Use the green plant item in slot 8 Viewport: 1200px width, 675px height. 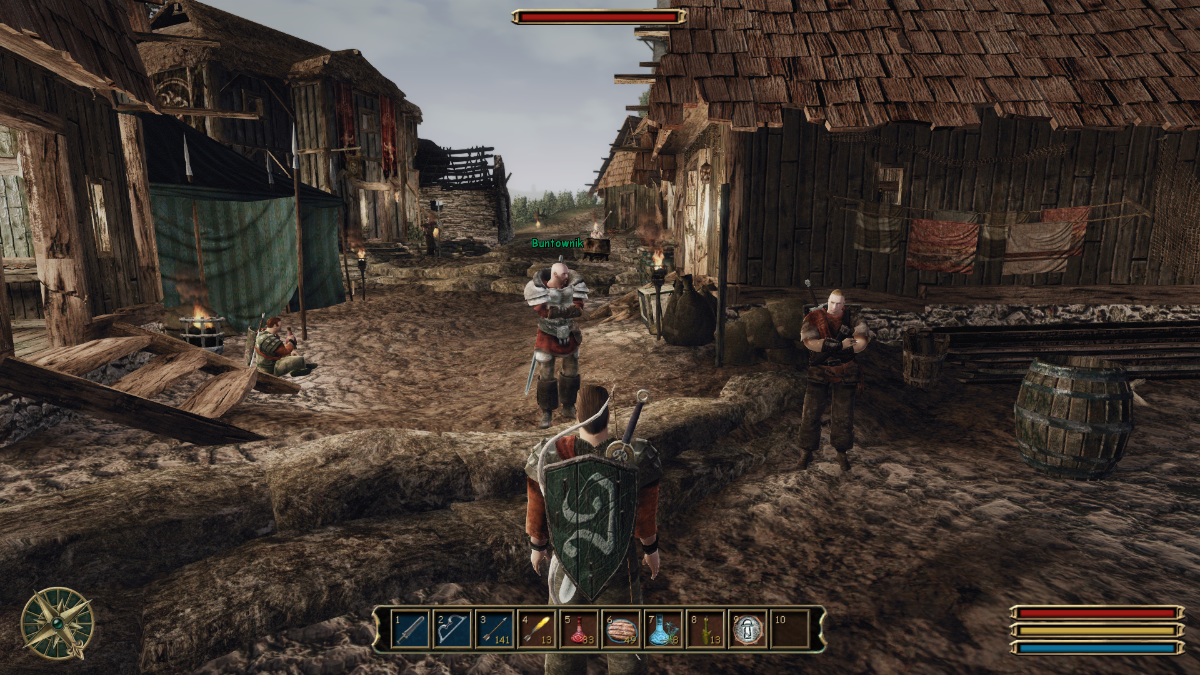705,629
